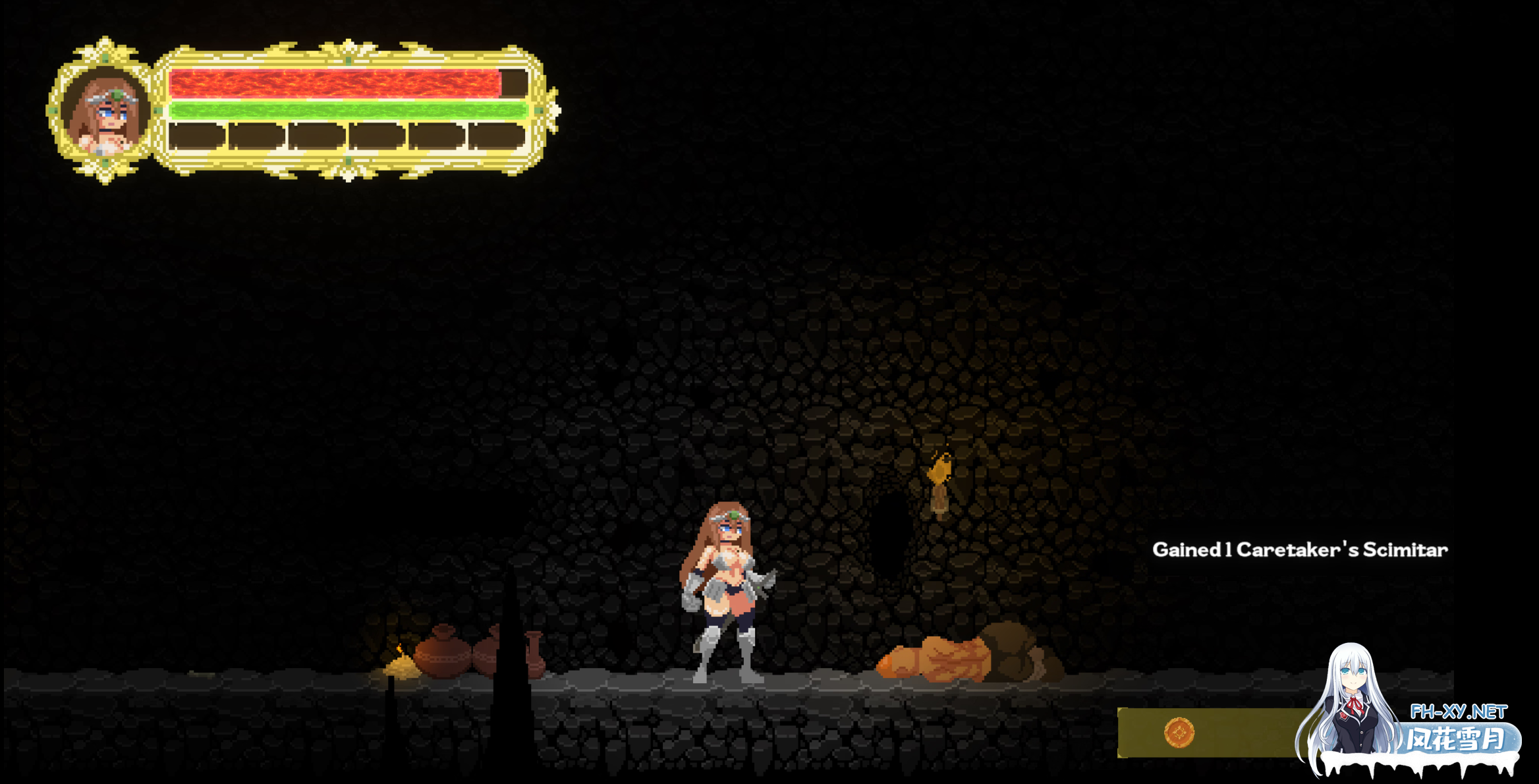
Task: Click the Gained 1 Caretaker's Scimitar notification
Action: [x=1294, y=549]
